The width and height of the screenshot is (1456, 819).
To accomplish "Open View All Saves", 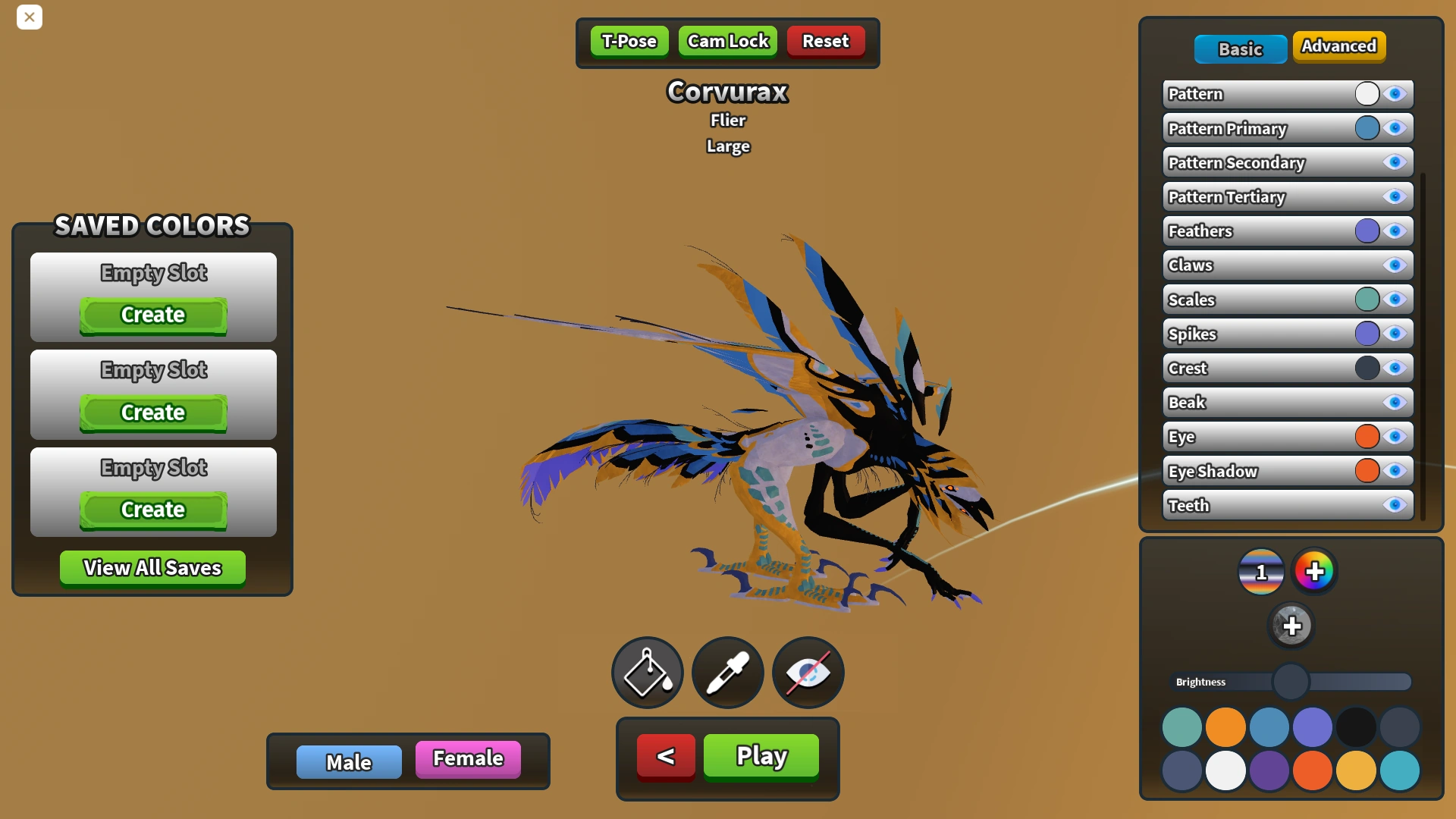I will coord(152,567).
